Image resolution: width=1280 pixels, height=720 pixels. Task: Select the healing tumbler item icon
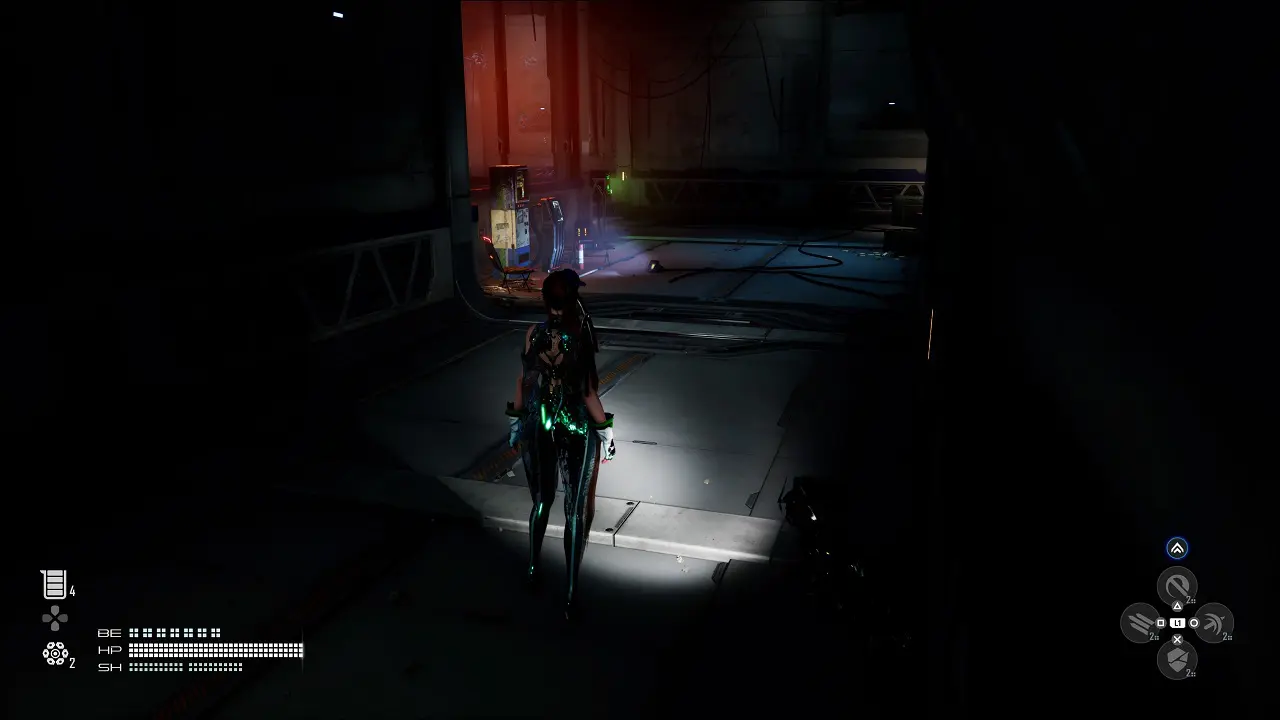point(54,584)
